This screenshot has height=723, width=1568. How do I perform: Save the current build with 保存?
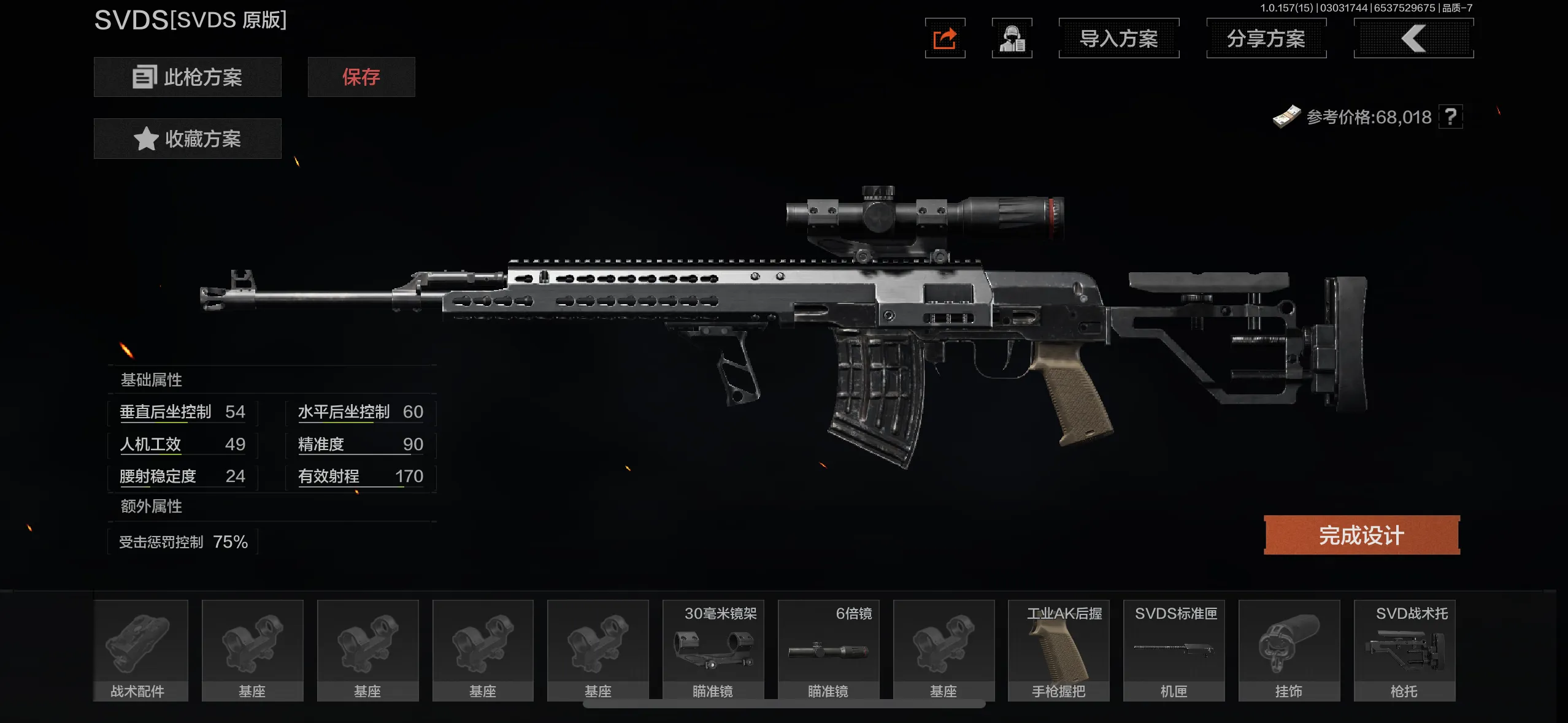(361, 77)
